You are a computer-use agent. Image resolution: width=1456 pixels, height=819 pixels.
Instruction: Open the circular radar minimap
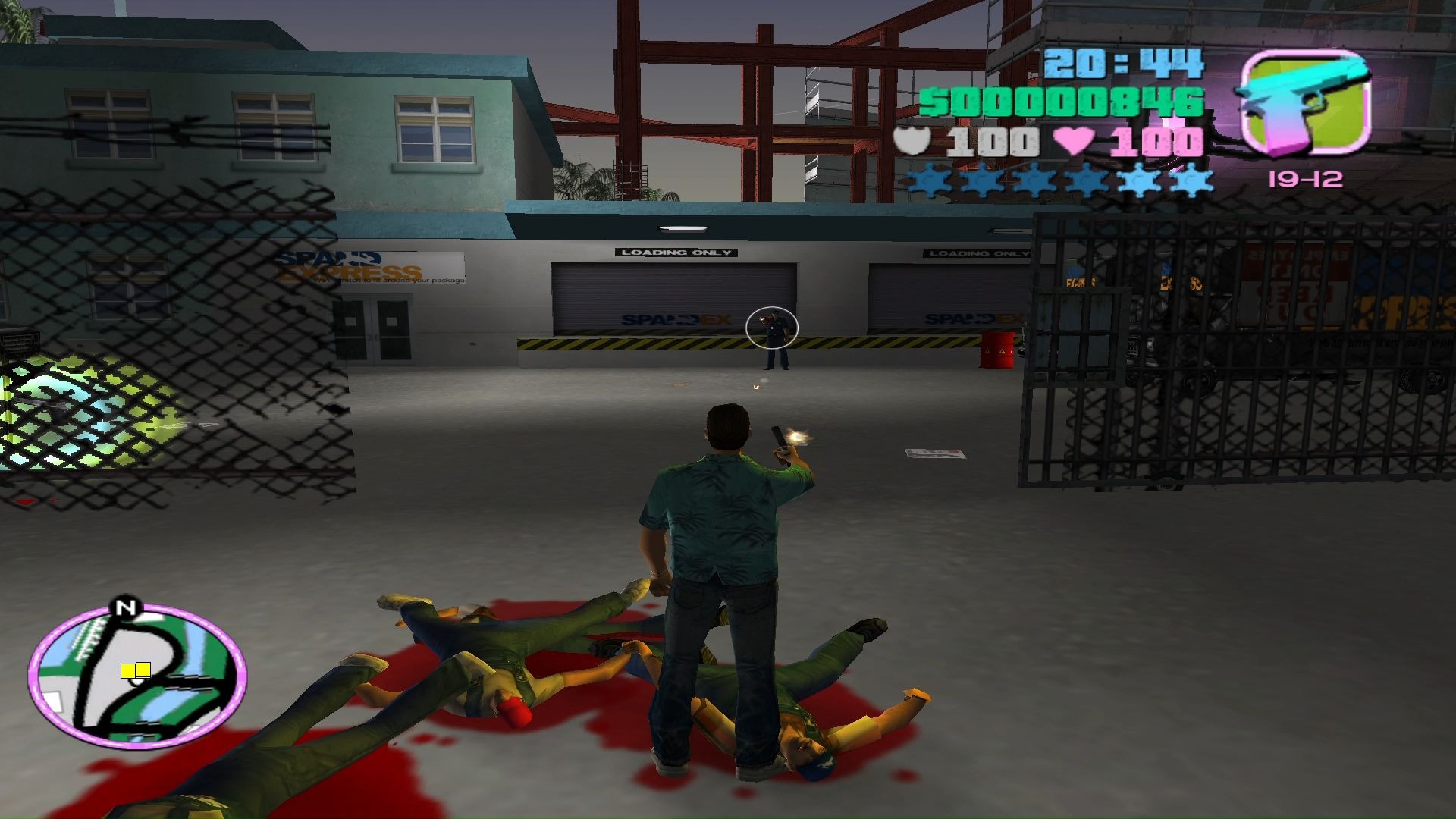(137, 676)
